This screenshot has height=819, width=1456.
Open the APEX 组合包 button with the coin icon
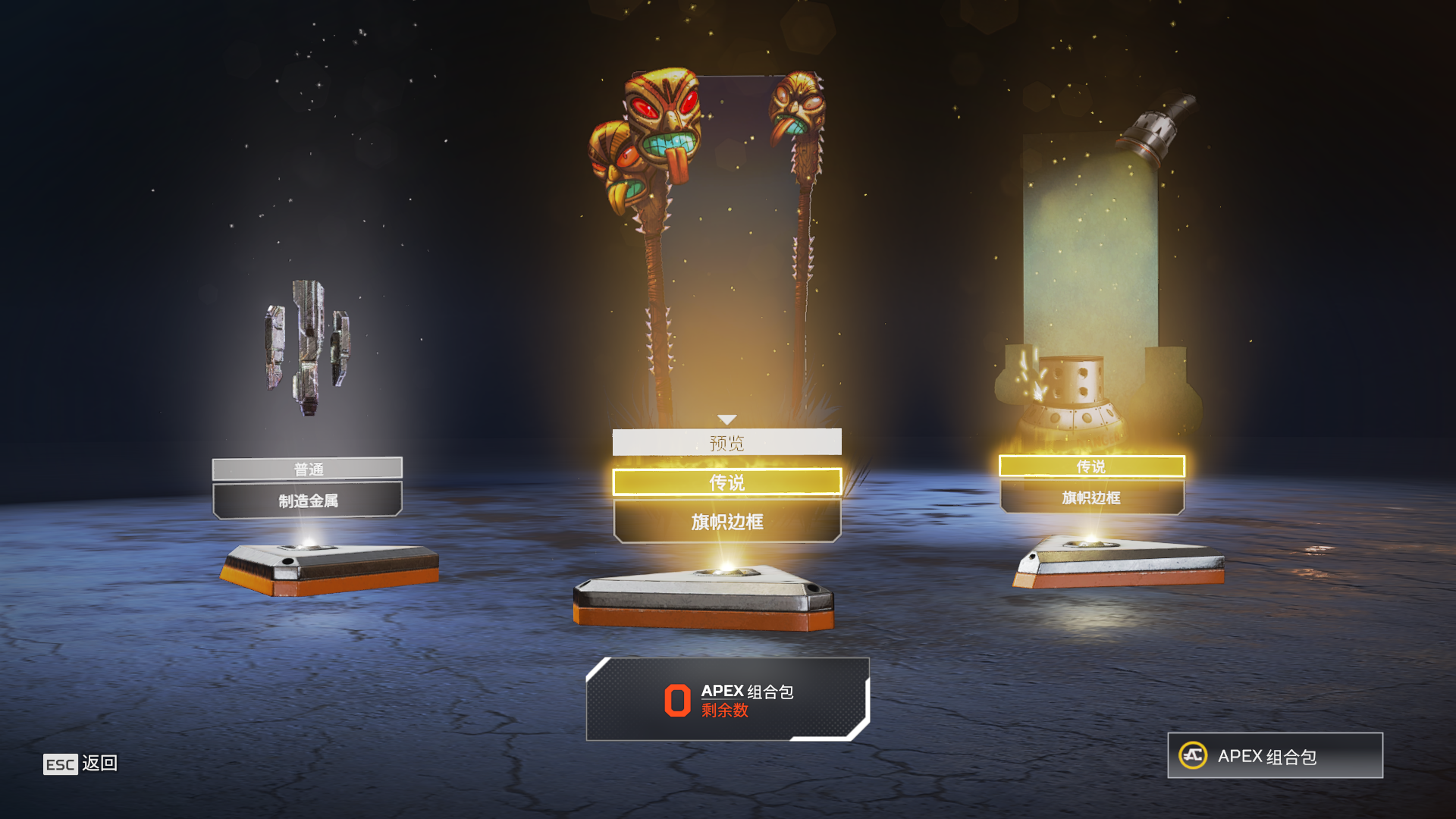click(x=1275, y=755)
